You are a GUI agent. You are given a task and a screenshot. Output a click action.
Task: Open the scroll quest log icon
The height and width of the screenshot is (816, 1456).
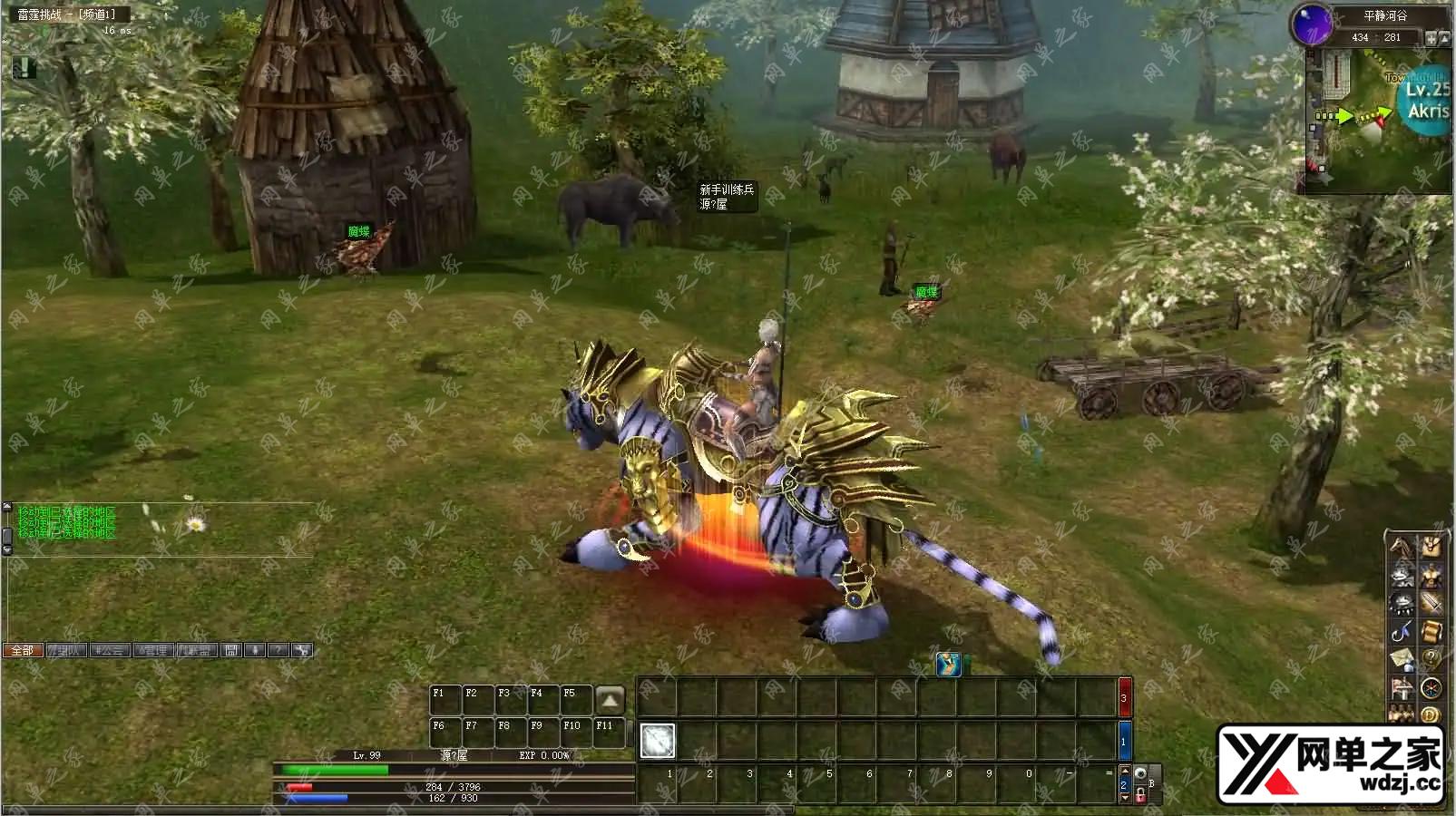tap(1432, 632)
